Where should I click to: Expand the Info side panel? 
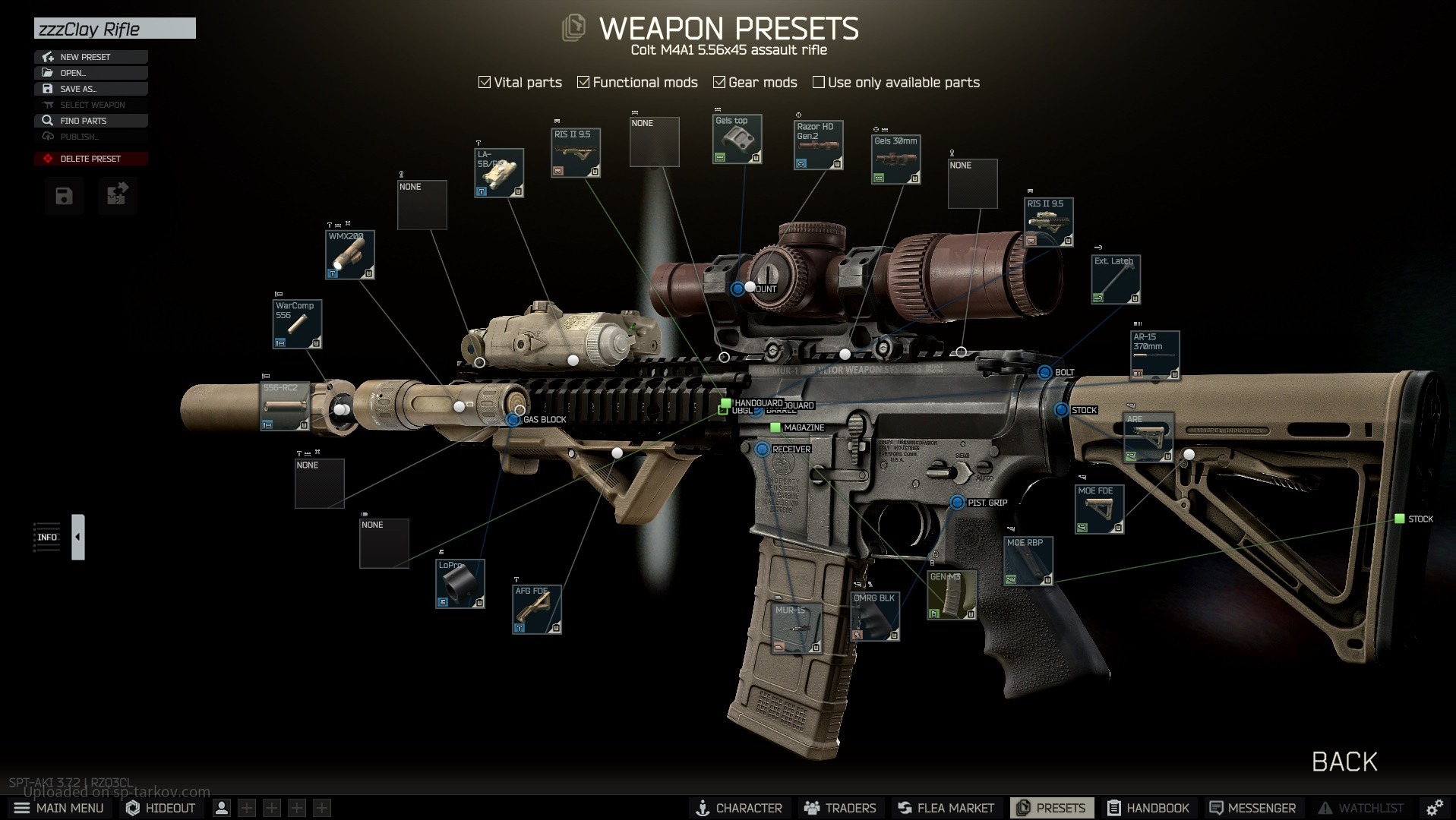point(77,537)
